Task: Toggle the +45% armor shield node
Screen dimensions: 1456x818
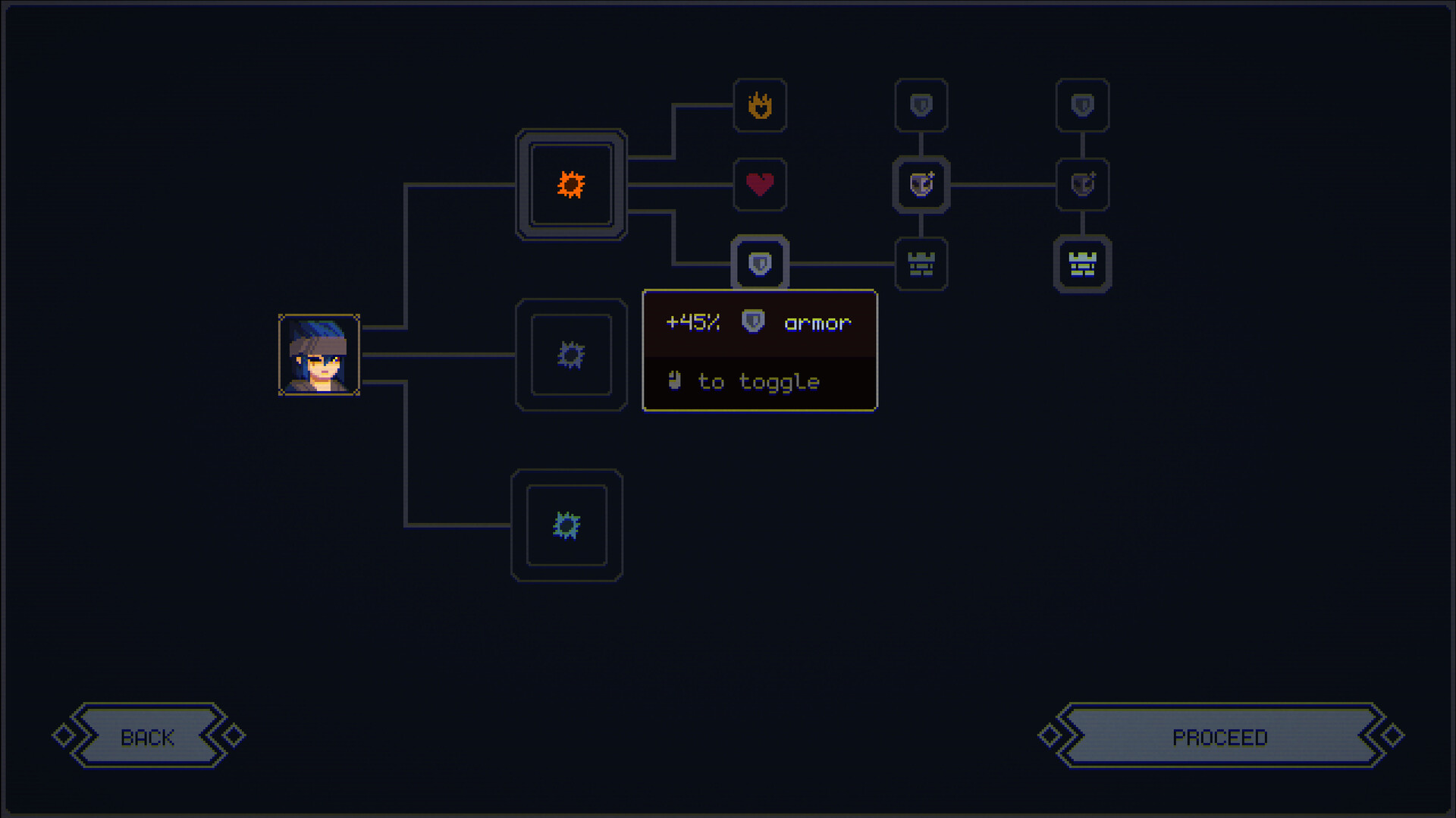Action: coord(760,264)
